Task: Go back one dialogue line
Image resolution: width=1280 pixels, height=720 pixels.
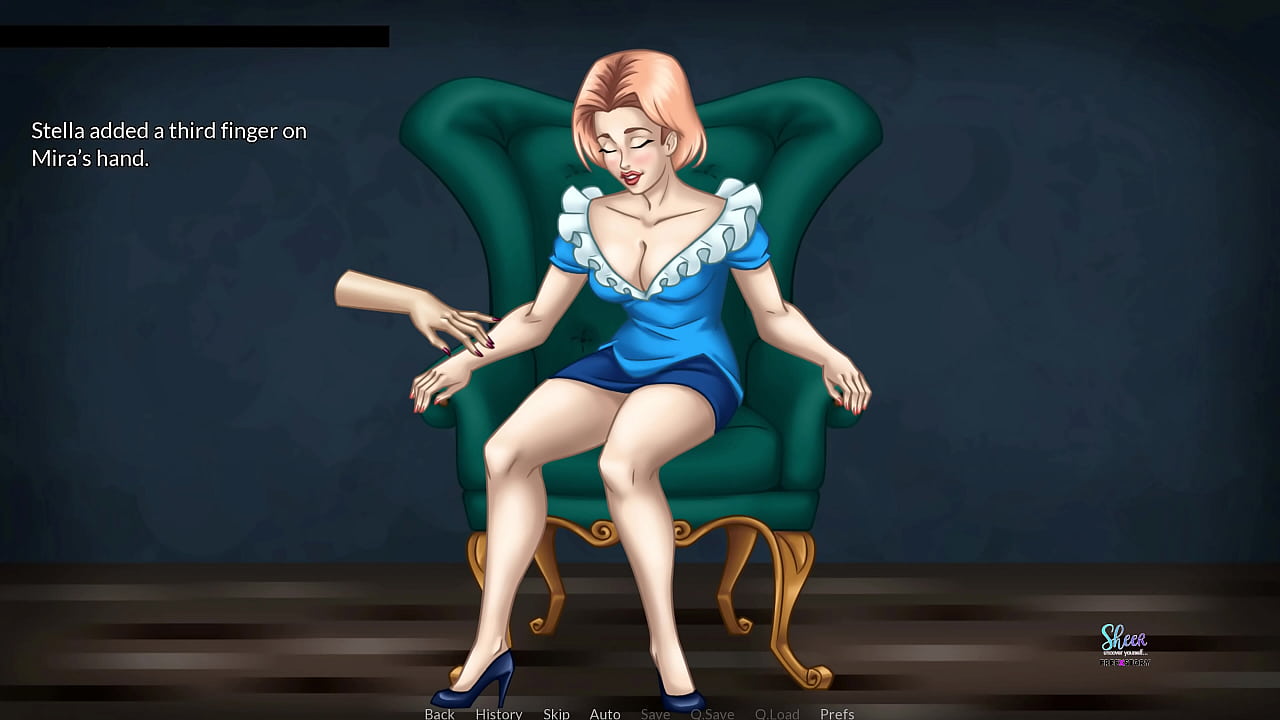Action: click(x=439, y=713)
